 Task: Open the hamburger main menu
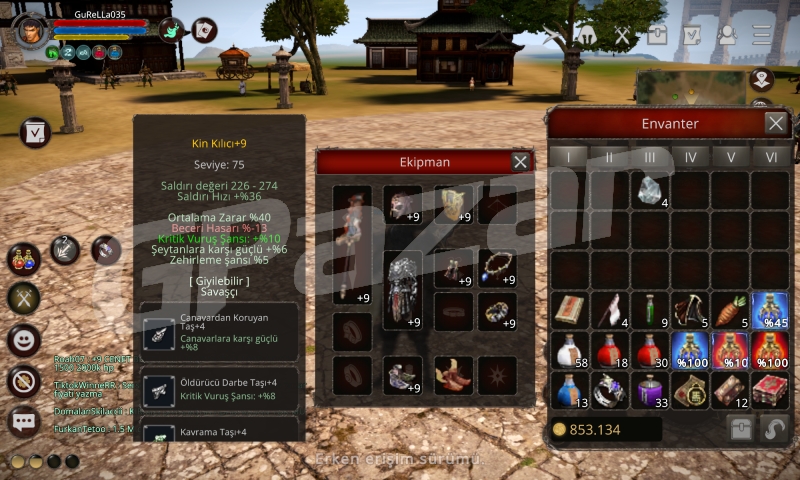click(x=762, y=34)
